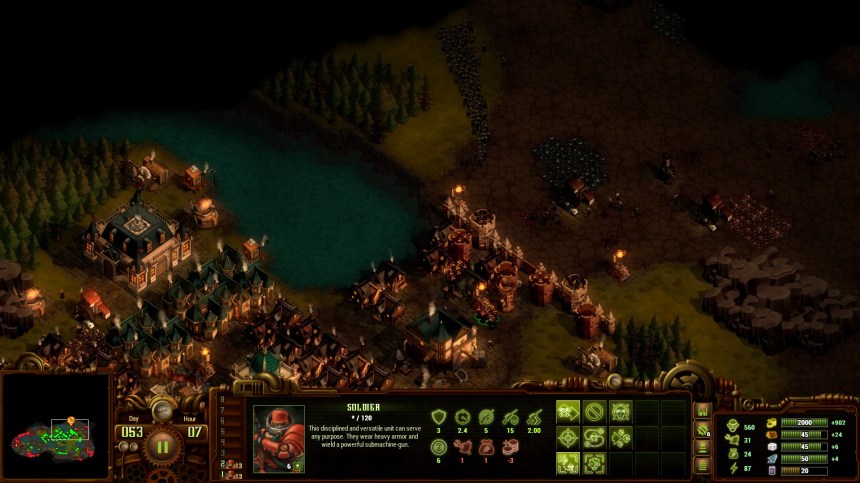Open the colony buildings side button
This screenshot has height=483, width=860.
point(703,411)
